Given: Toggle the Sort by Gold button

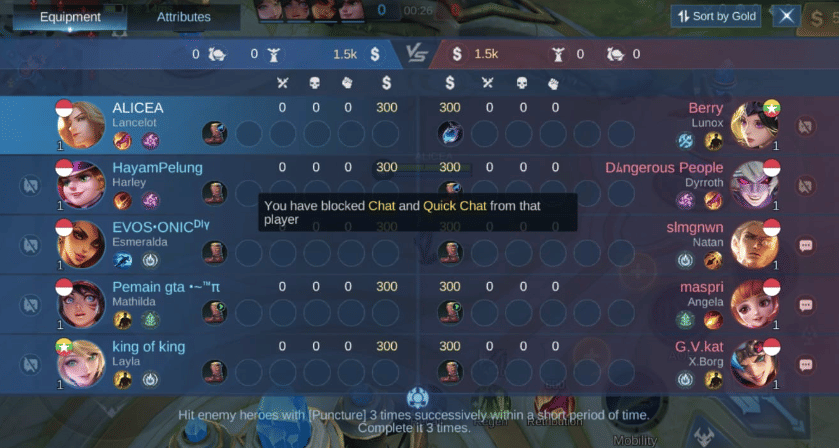Looking at the screenshot, I should 715,16.
